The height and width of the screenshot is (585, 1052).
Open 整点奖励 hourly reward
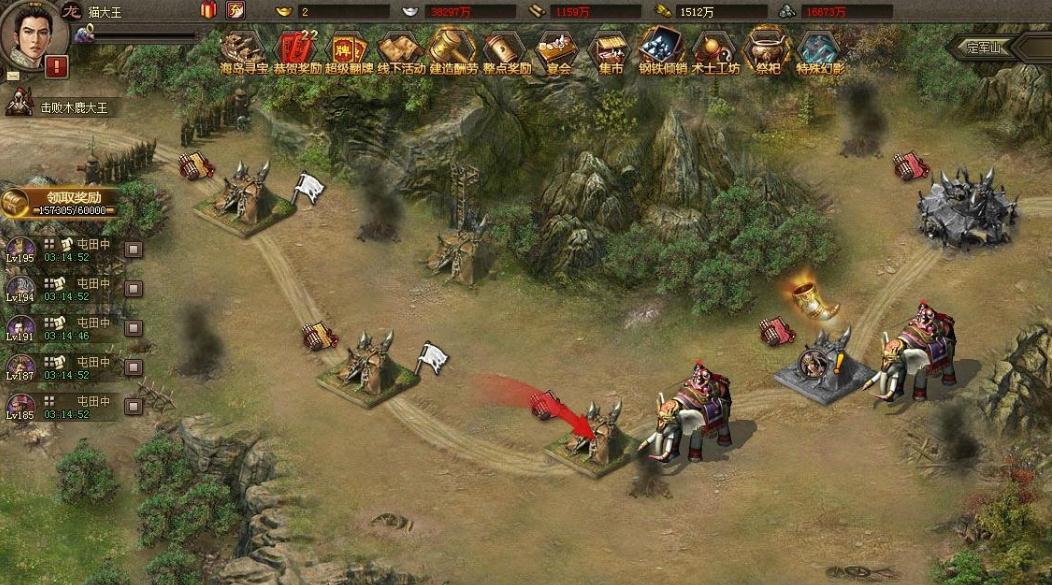[505, 50]
